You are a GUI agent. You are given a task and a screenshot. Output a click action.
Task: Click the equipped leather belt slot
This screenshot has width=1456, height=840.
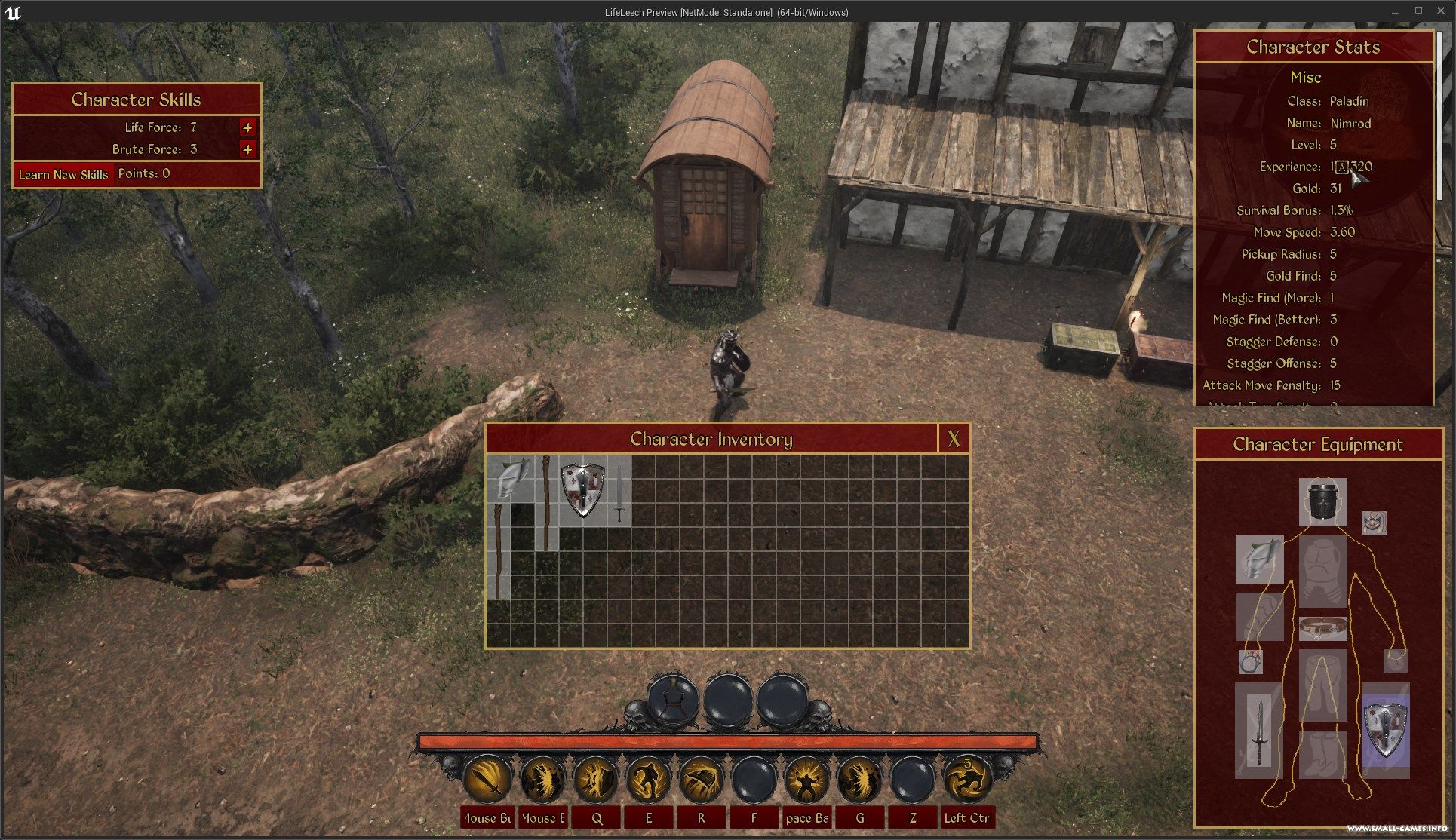tap(1322, 627)
